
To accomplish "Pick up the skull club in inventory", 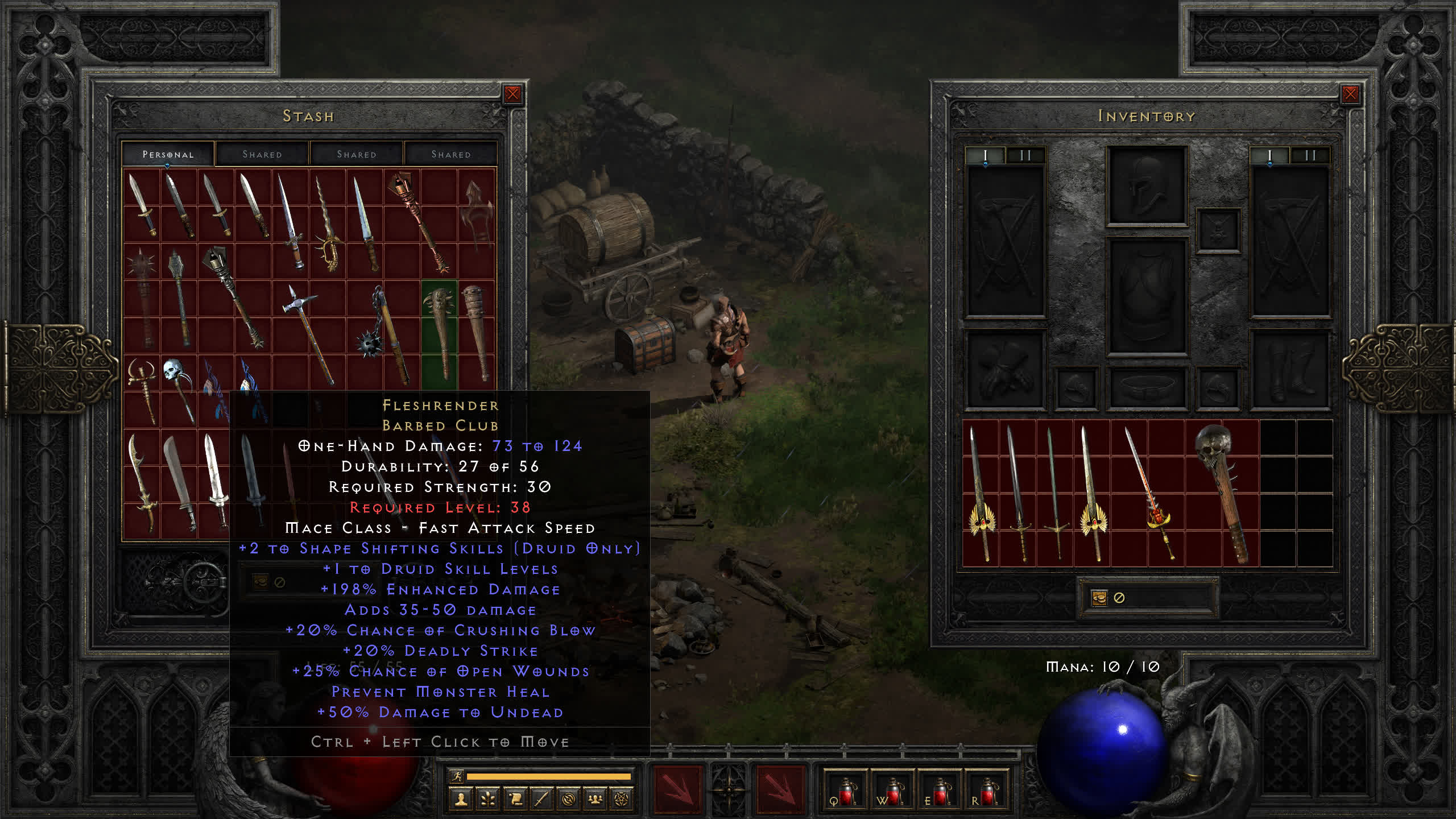I will [x=1222, y=492].
